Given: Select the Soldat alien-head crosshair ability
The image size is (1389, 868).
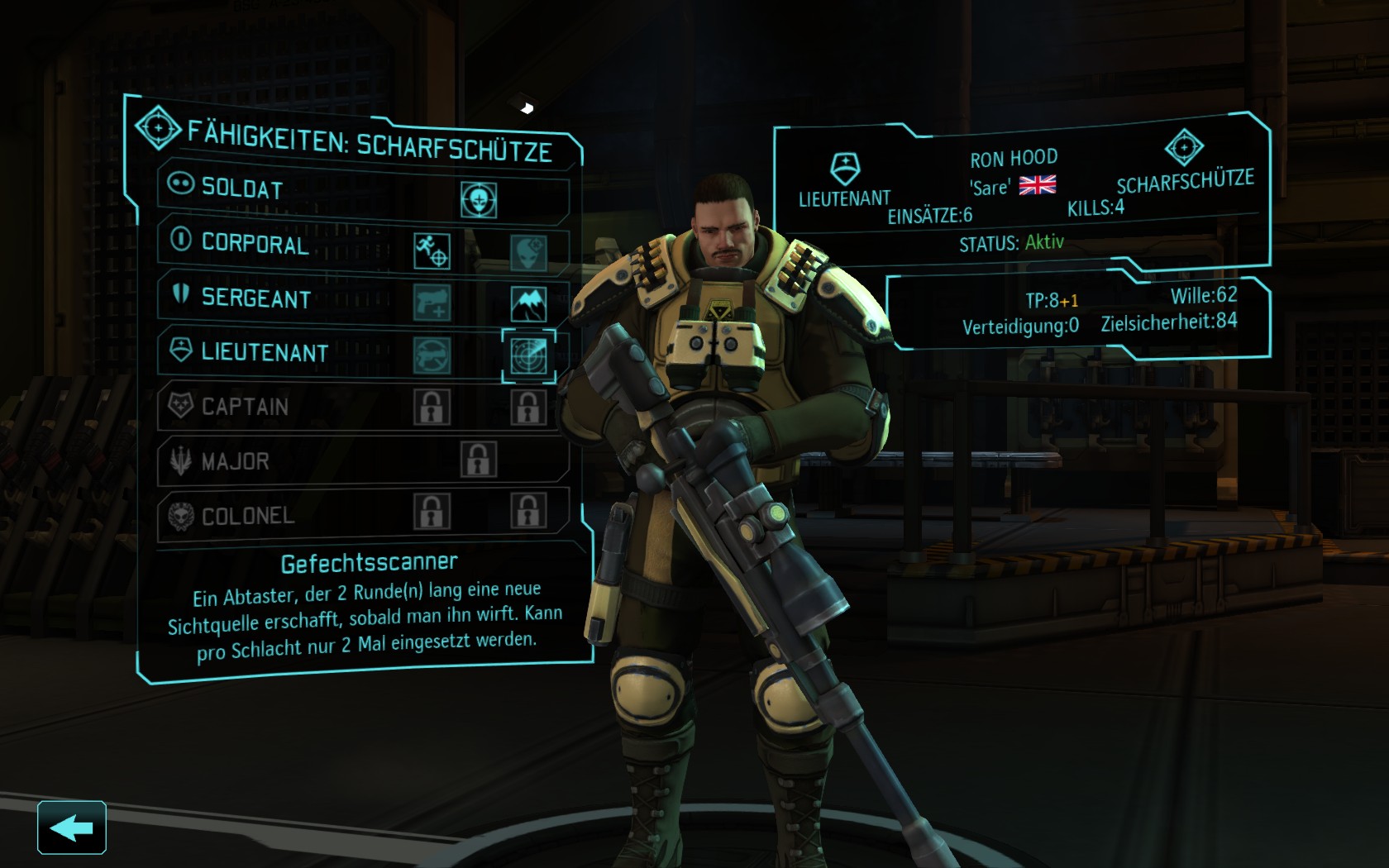Looking at the screenshot, I should click(x=479, y=200).
